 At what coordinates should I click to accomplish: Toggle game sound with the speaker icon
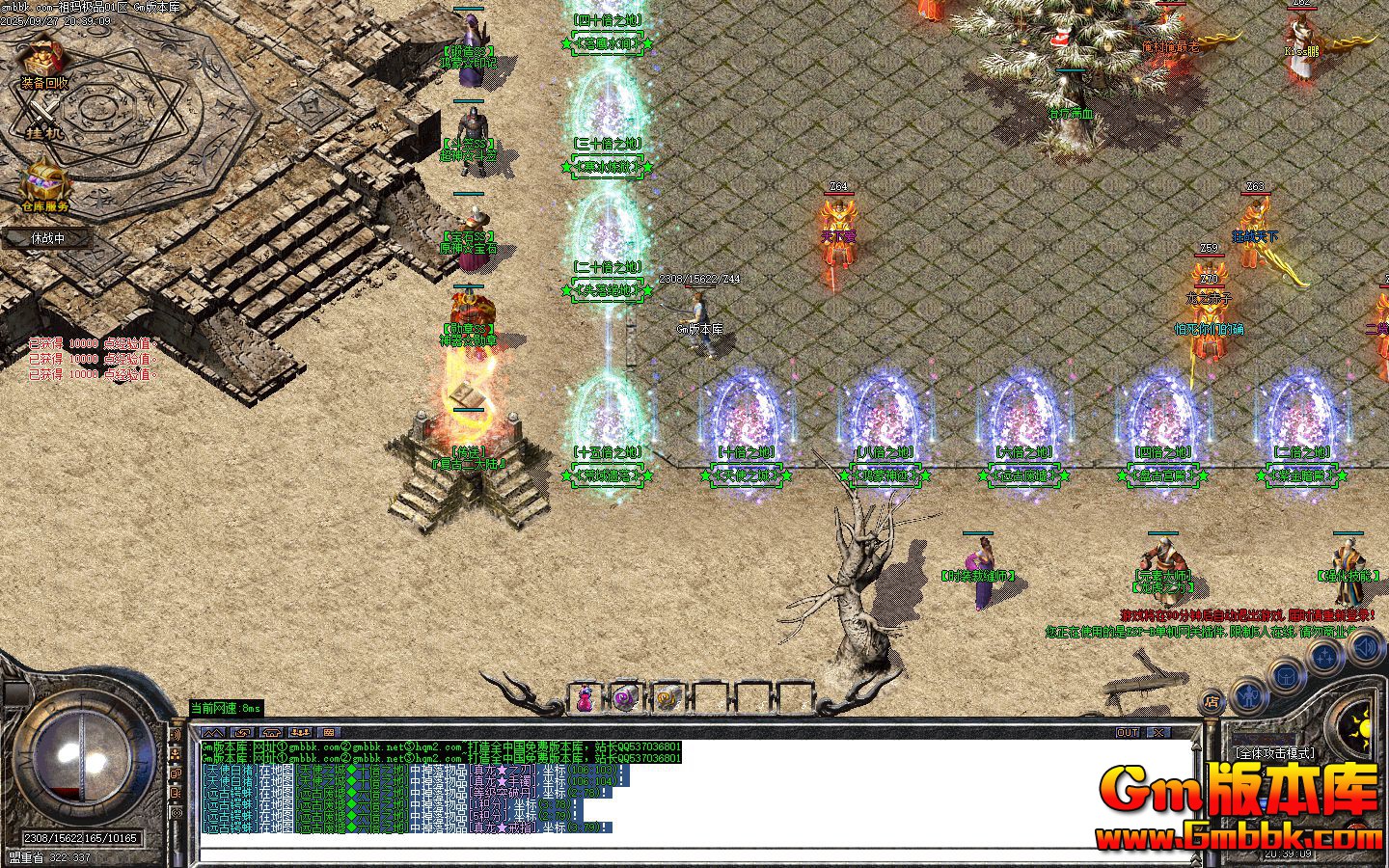coord(1363,648)
